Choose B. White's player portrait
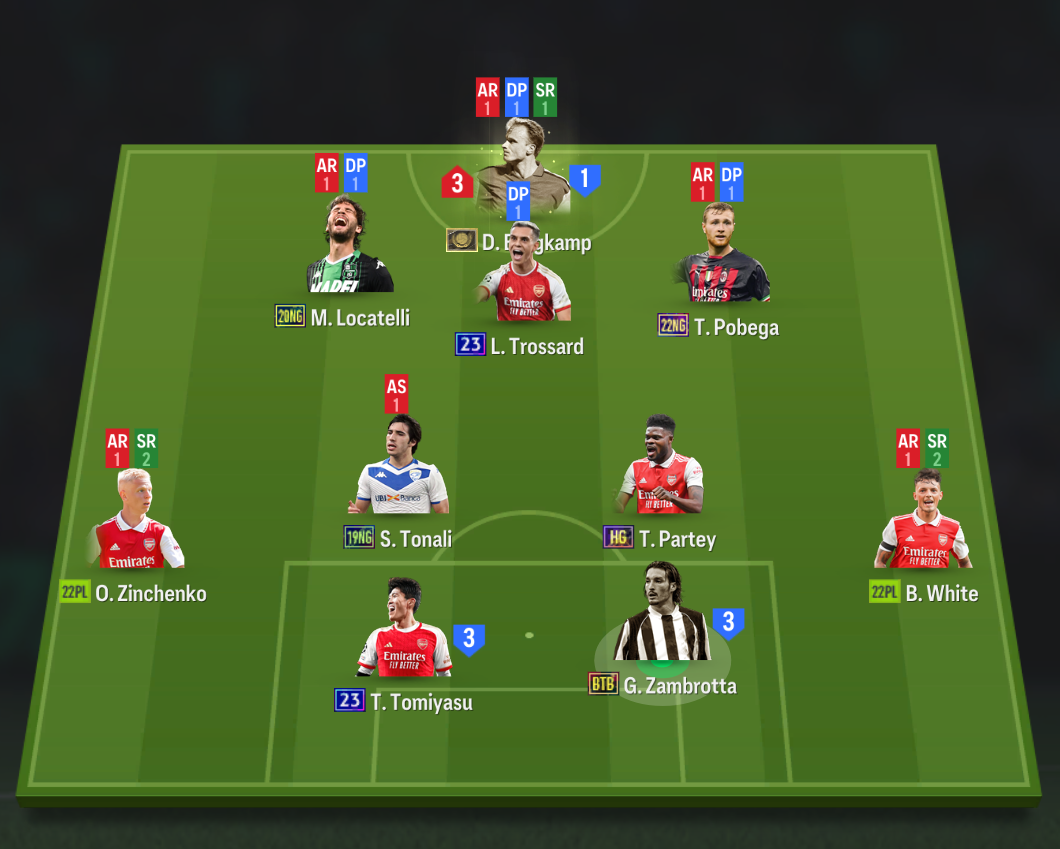The width and height of the screenshot is (1060, 849). coord(922,523)
